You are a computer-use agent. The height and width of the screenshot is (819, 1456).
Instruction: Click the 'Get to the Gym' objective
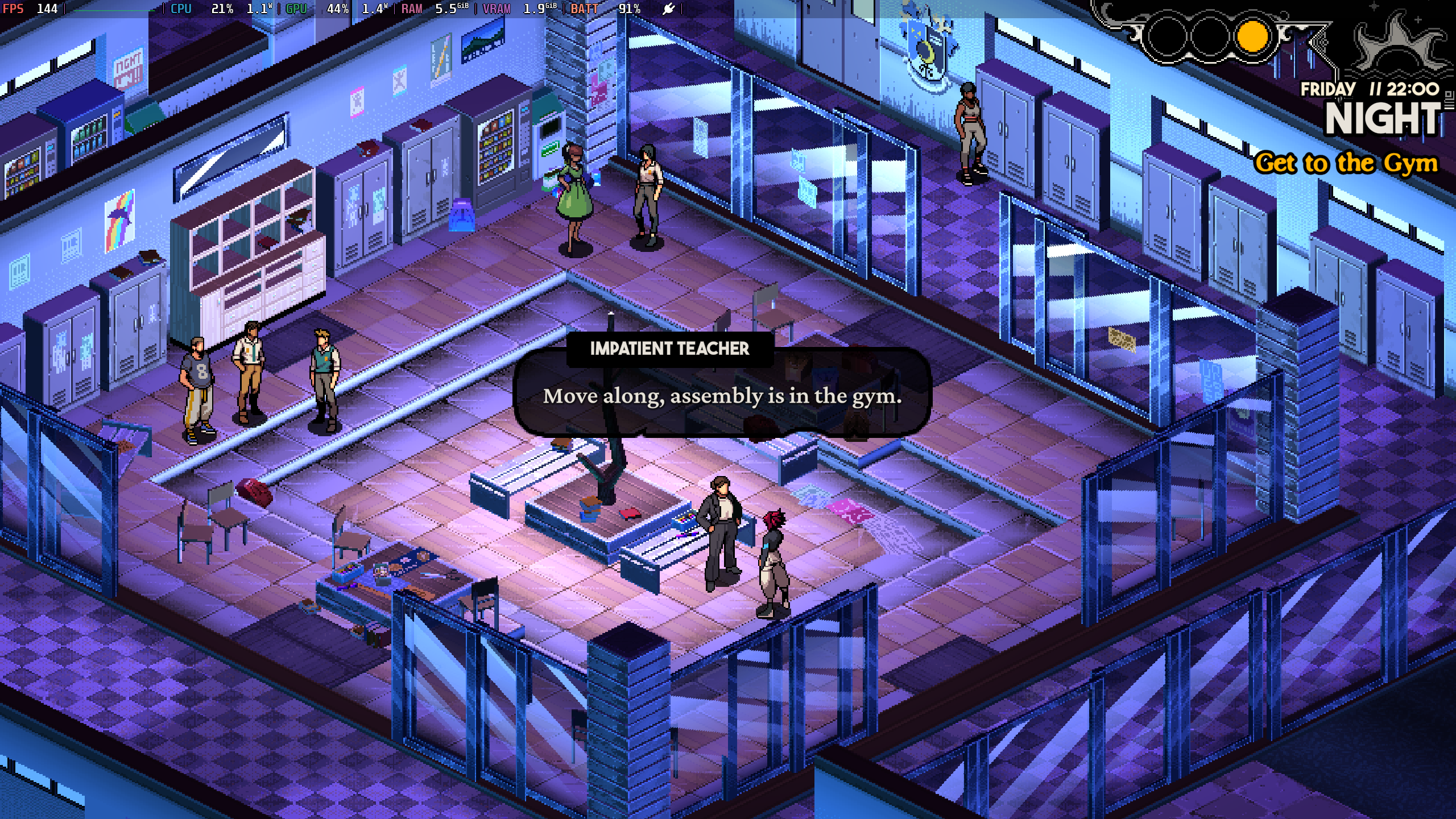tap(1346, 163)
